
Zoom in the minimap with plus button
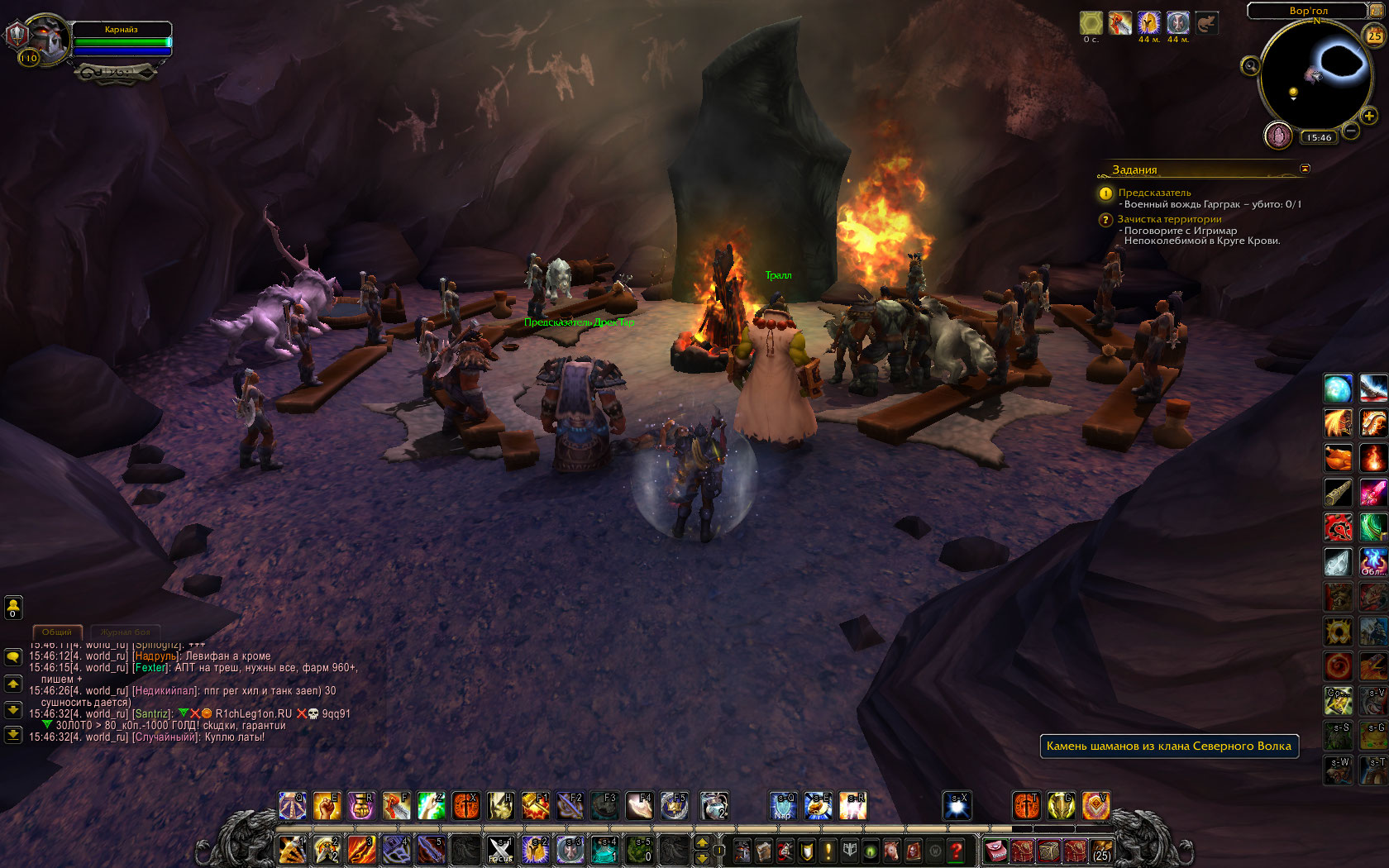(1369, 116)
